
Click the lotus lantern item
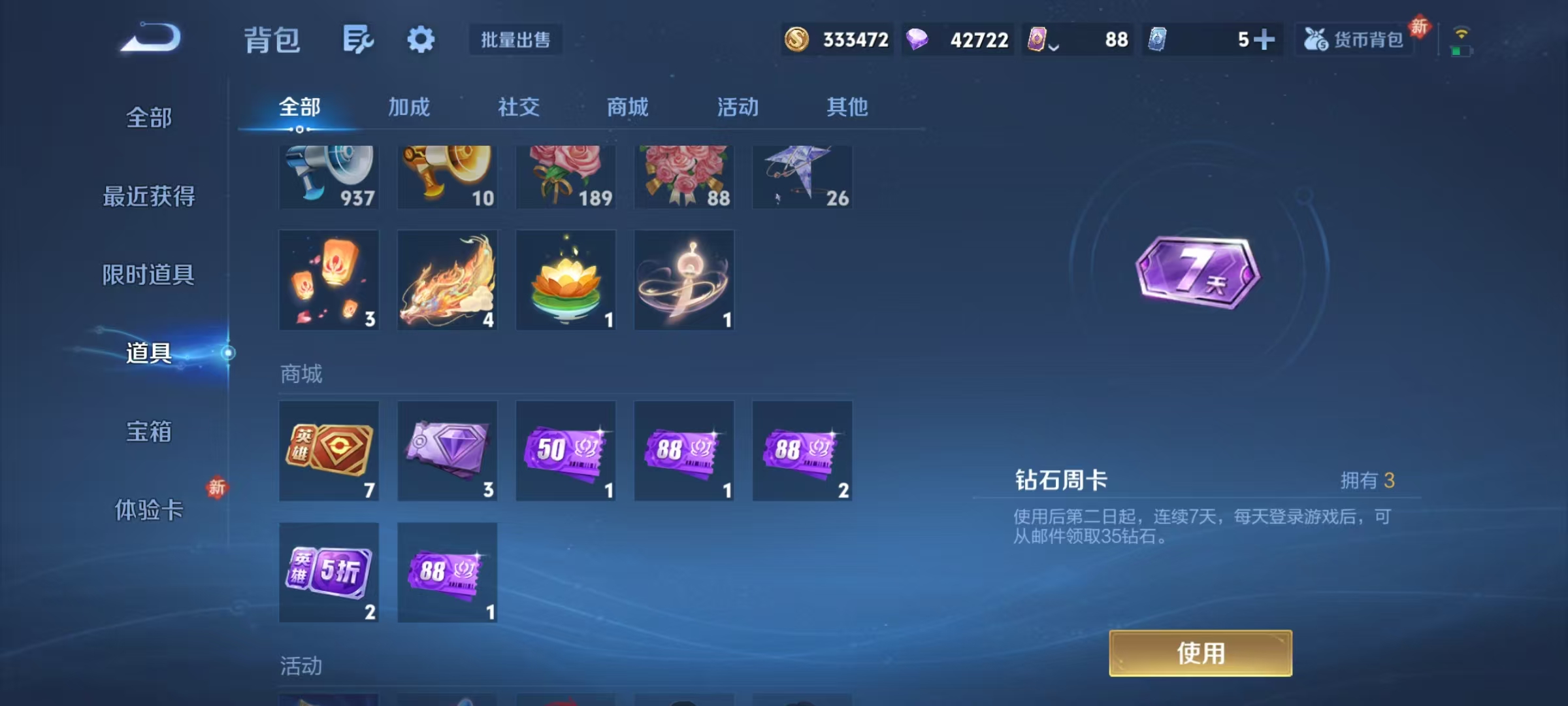coord(566,280)
